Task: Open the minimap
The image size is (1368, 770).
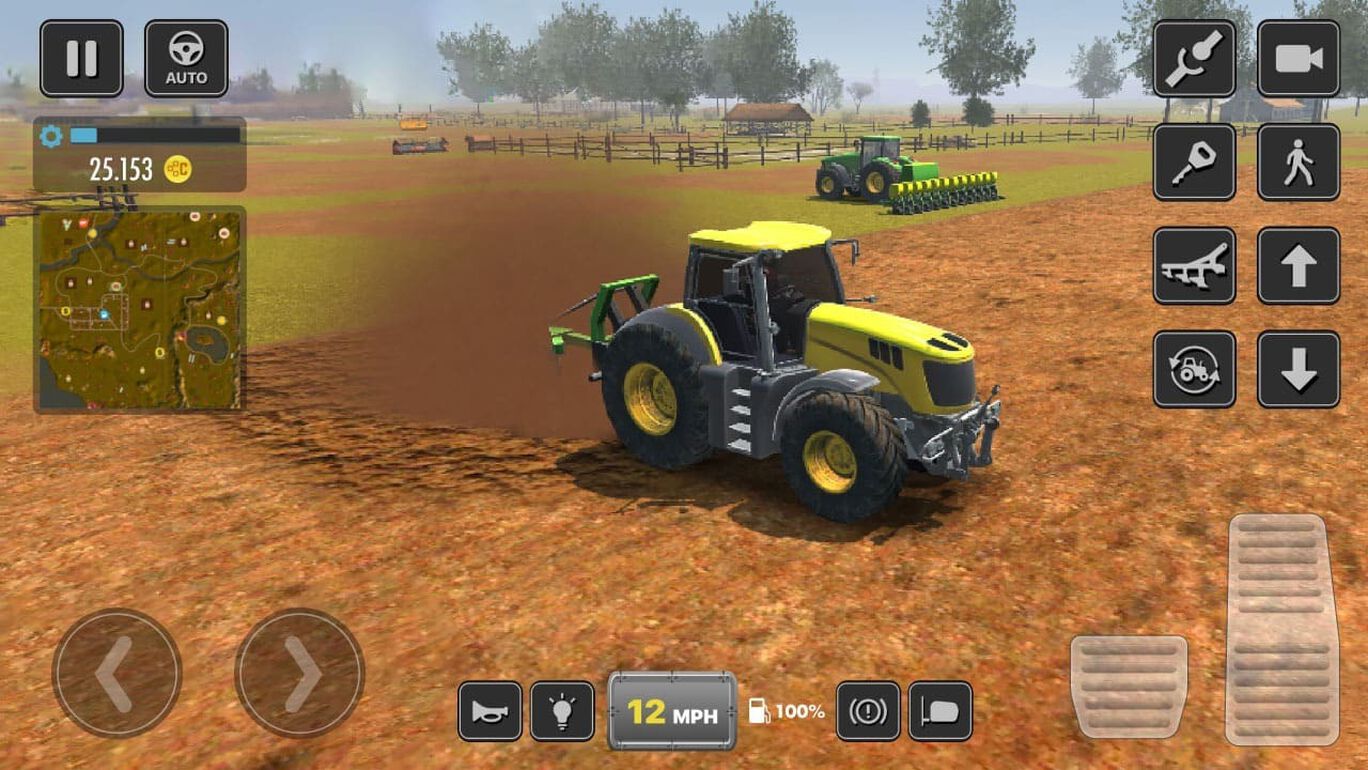Action: (x=139, y=309)
